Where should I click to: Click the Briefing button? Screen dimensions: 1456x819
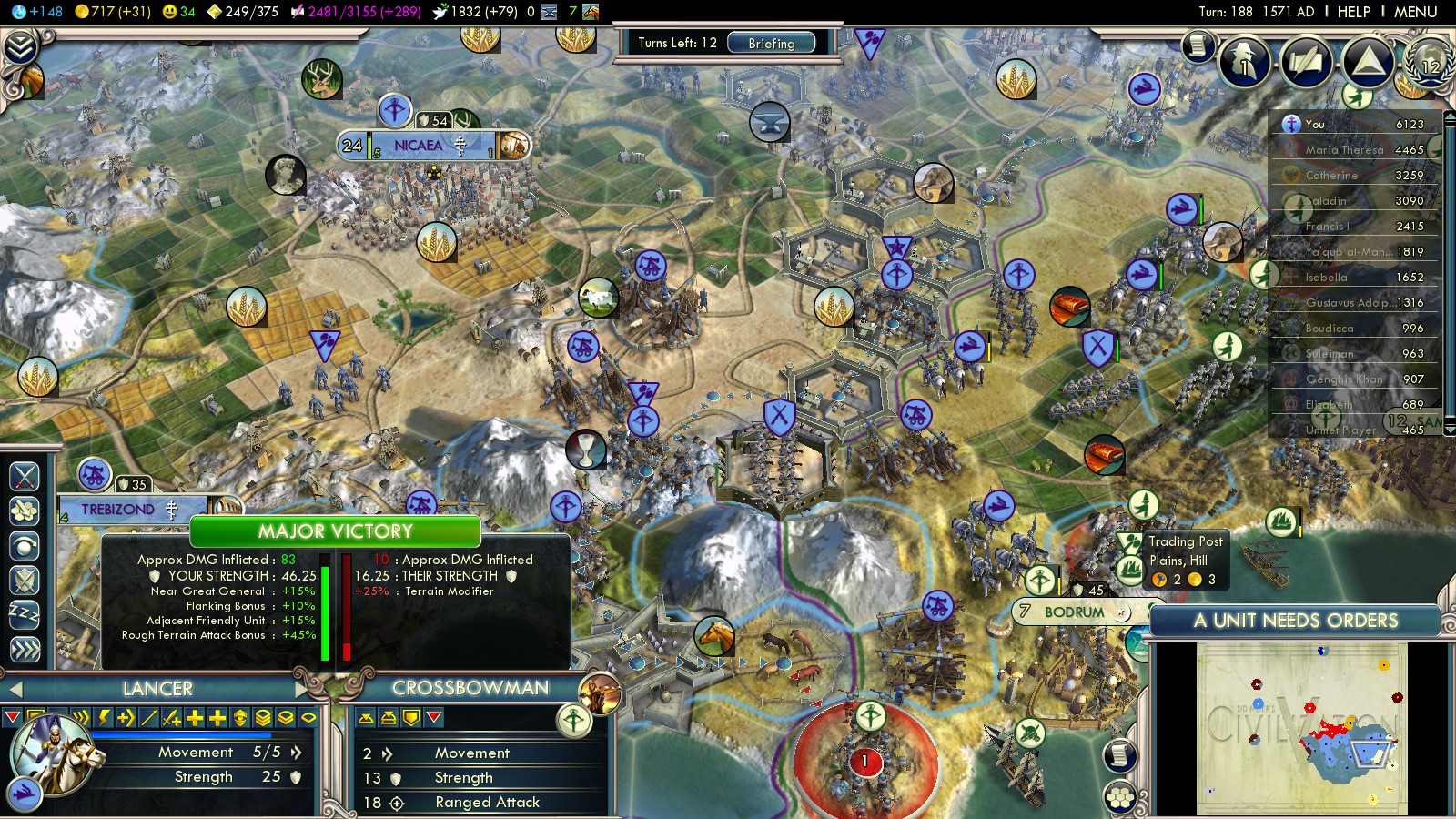coord(771,43)
